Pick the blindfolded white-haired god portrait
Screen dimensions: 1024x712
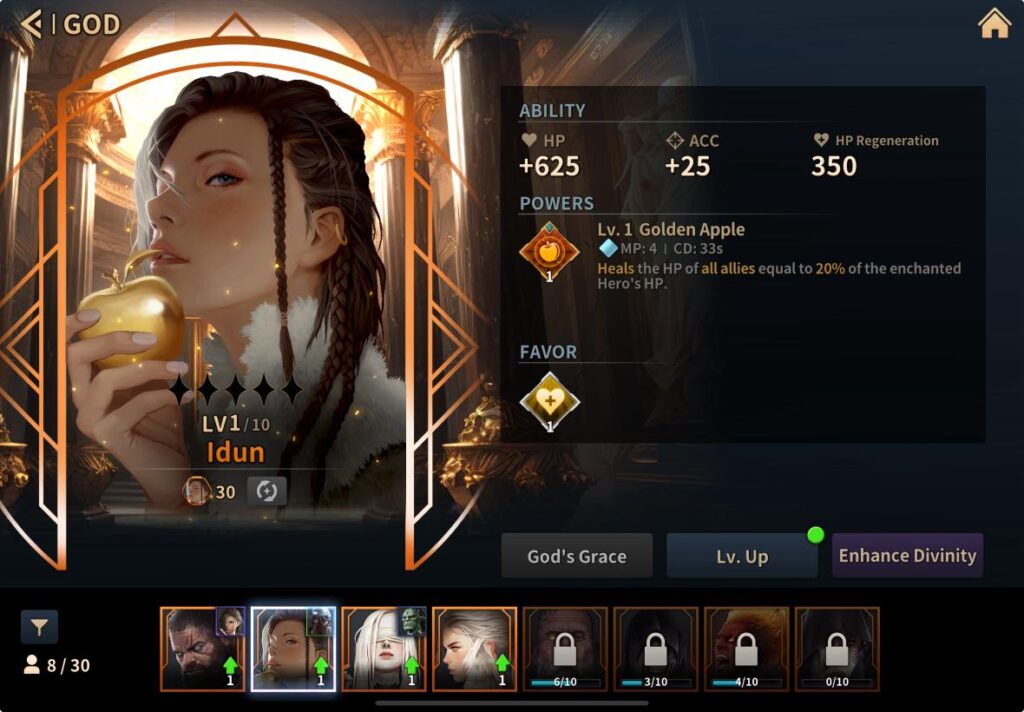pyautogui.click(x=383, y=649)
